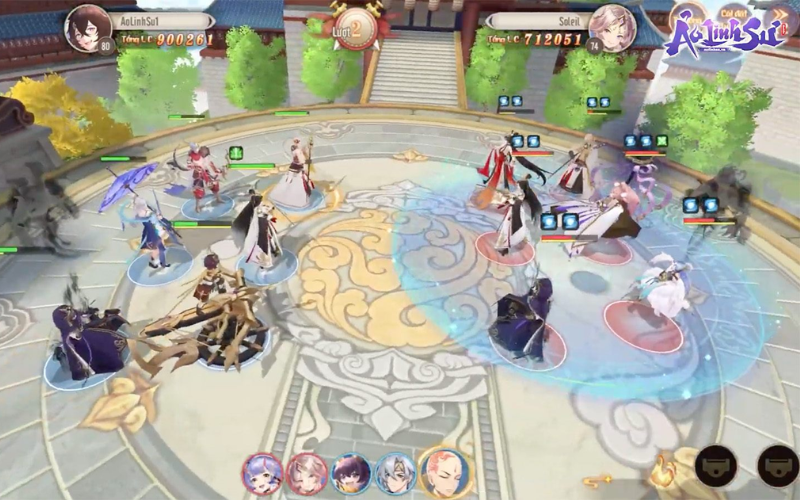Select the dark purple-haired hero portrait
The width and height of the screenshot is (800, 500).
tap(351, 473)
